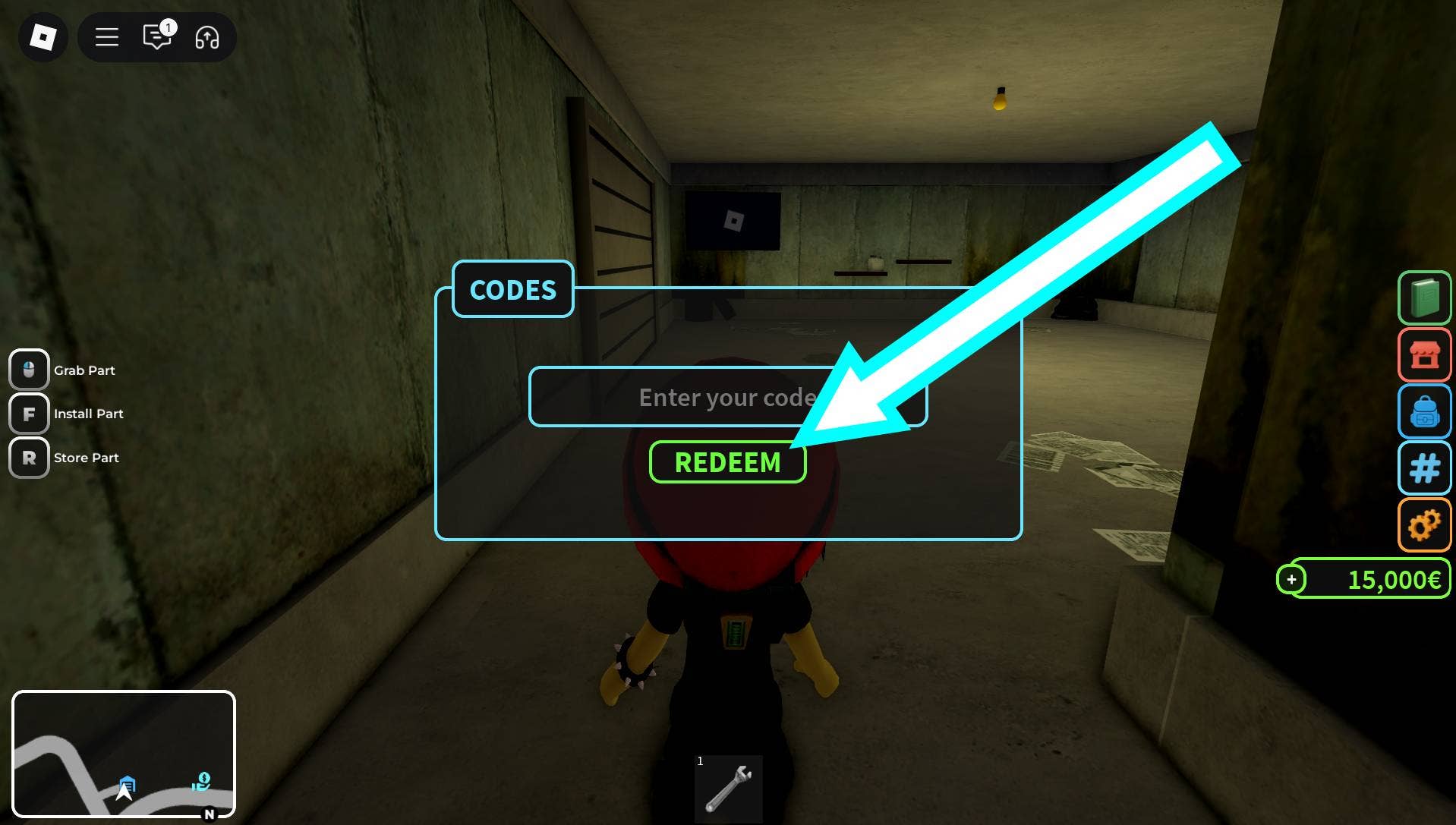Click the plus button beside money

click(x=1291, y=580)
